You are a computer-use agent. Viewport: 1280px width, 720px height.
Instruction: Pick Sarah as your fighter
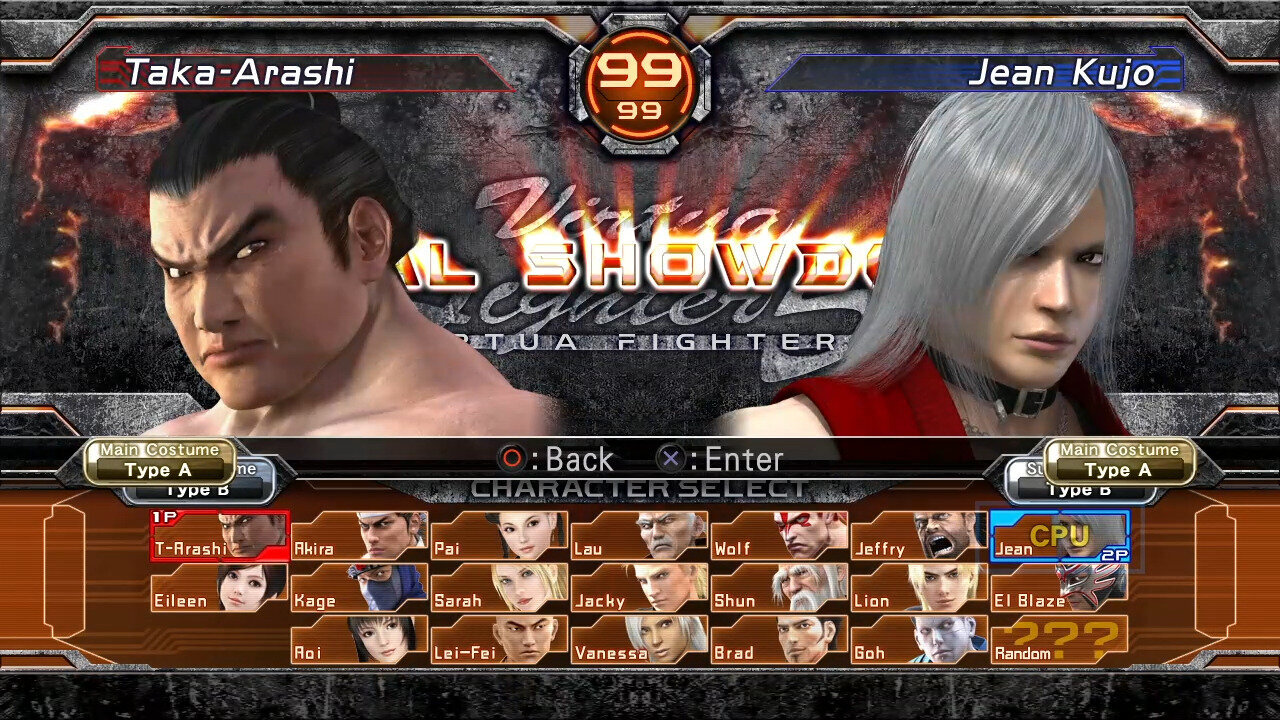click(499, 588)
